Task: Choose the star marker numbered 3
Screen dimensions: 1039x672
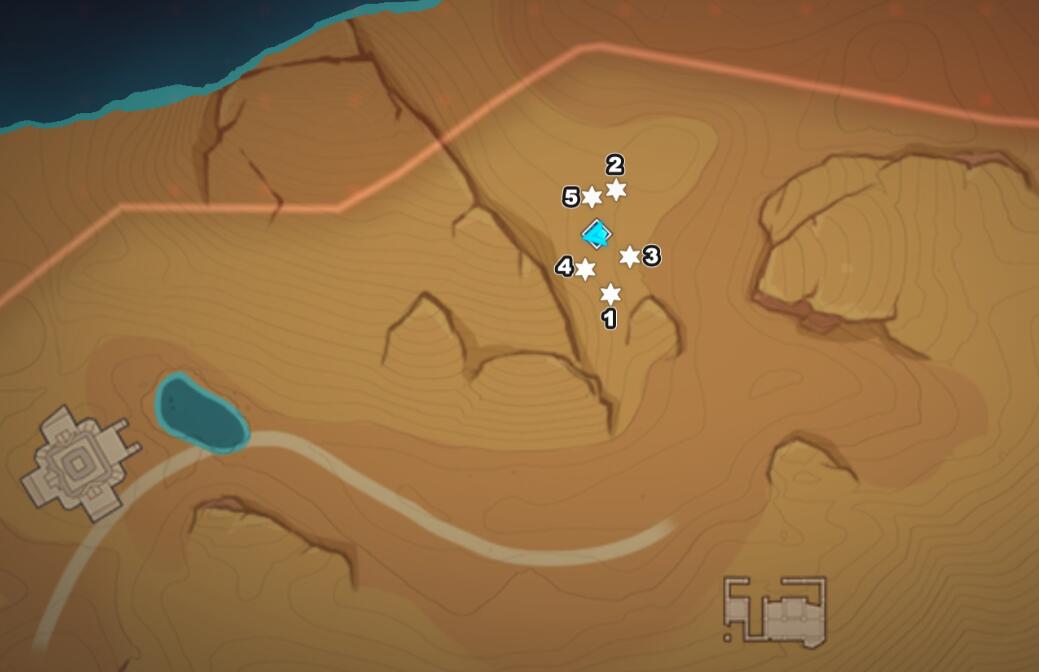Action: pyautogui.click(x=629, y=257)
